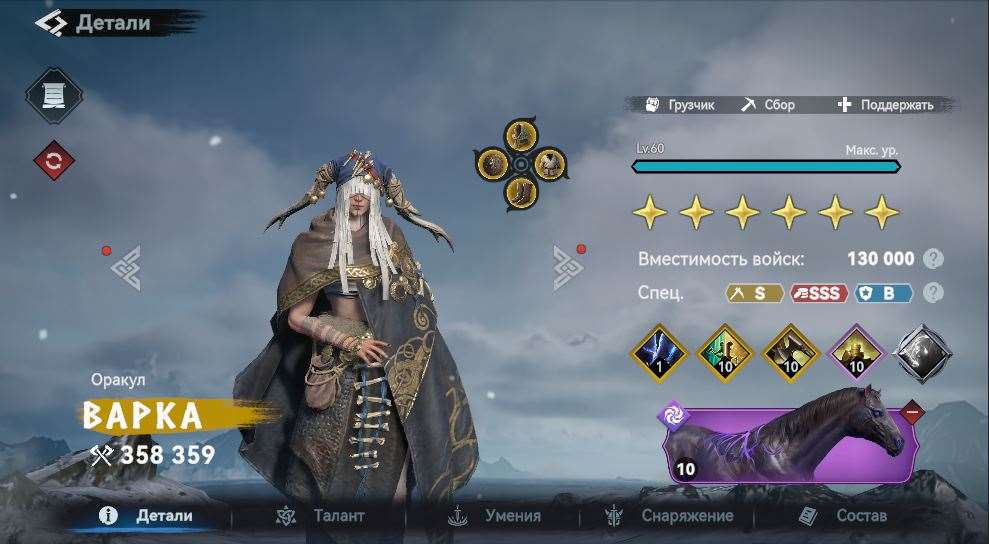Open the Грузчик tag
Screen dimensions: 989x544
coord(680,104)
